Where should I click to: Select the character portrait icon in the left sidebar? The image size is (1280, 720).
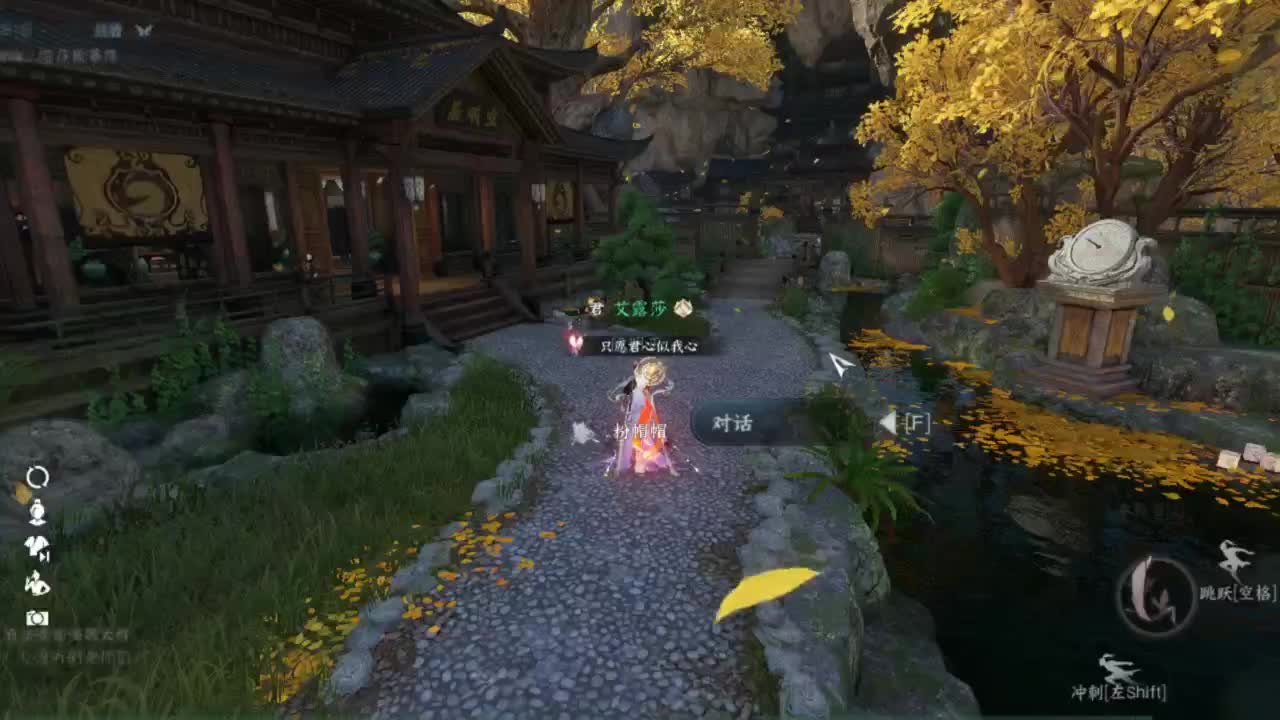tap(37, 512)
